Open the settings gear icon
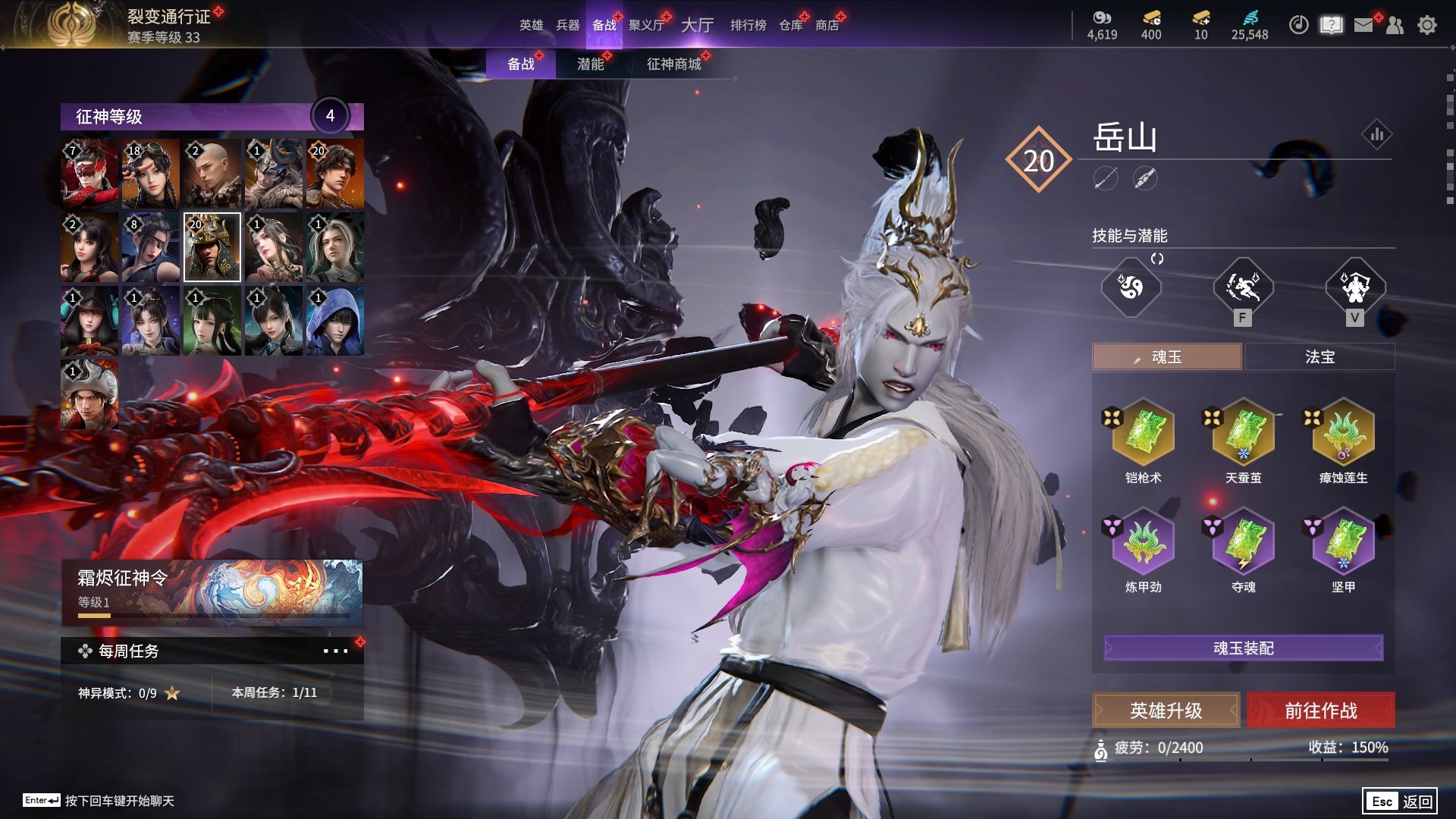1456x819 pixels. [1426, 25]
